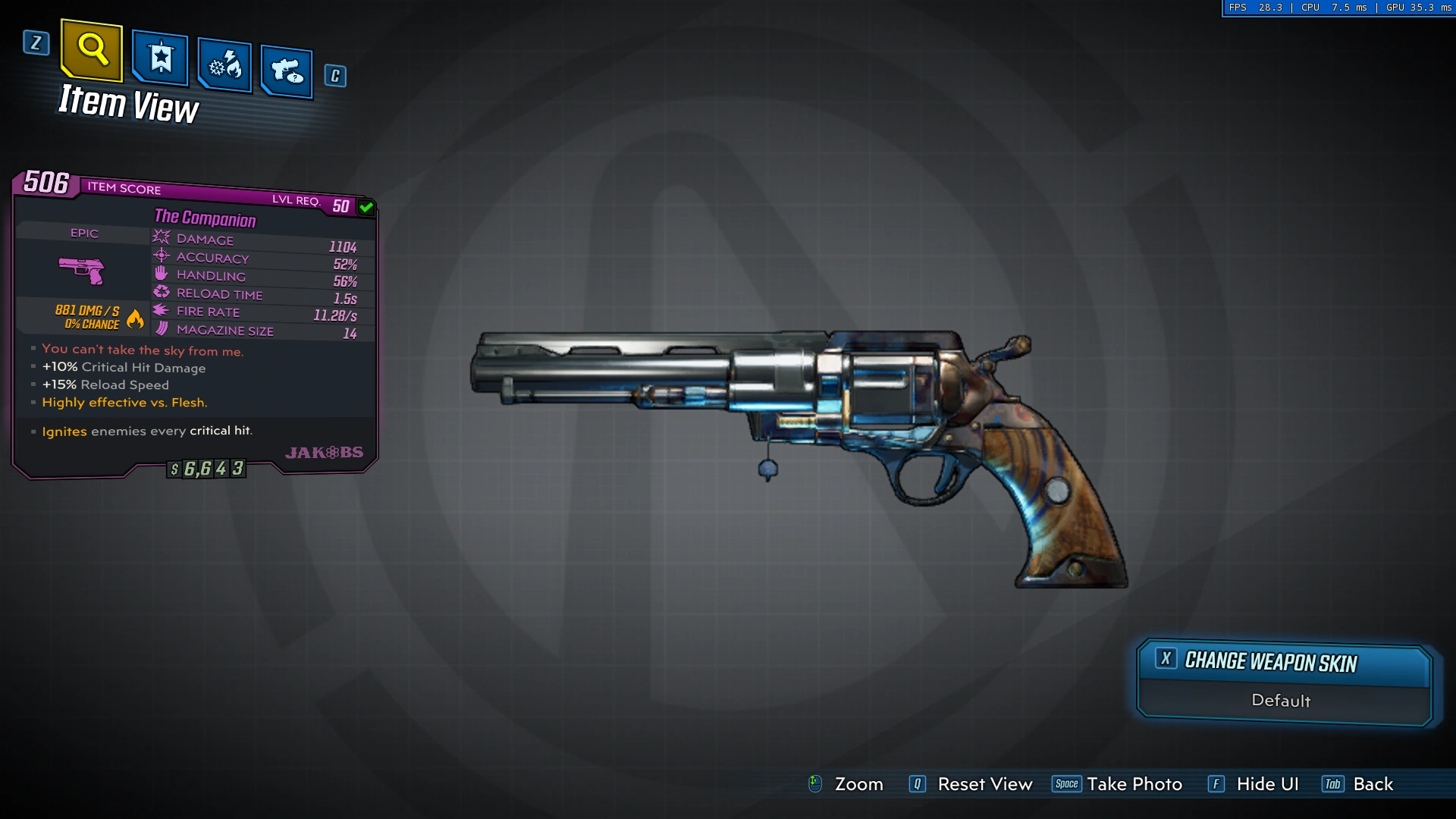Switch to the gun with eye tab

[287, 72]
